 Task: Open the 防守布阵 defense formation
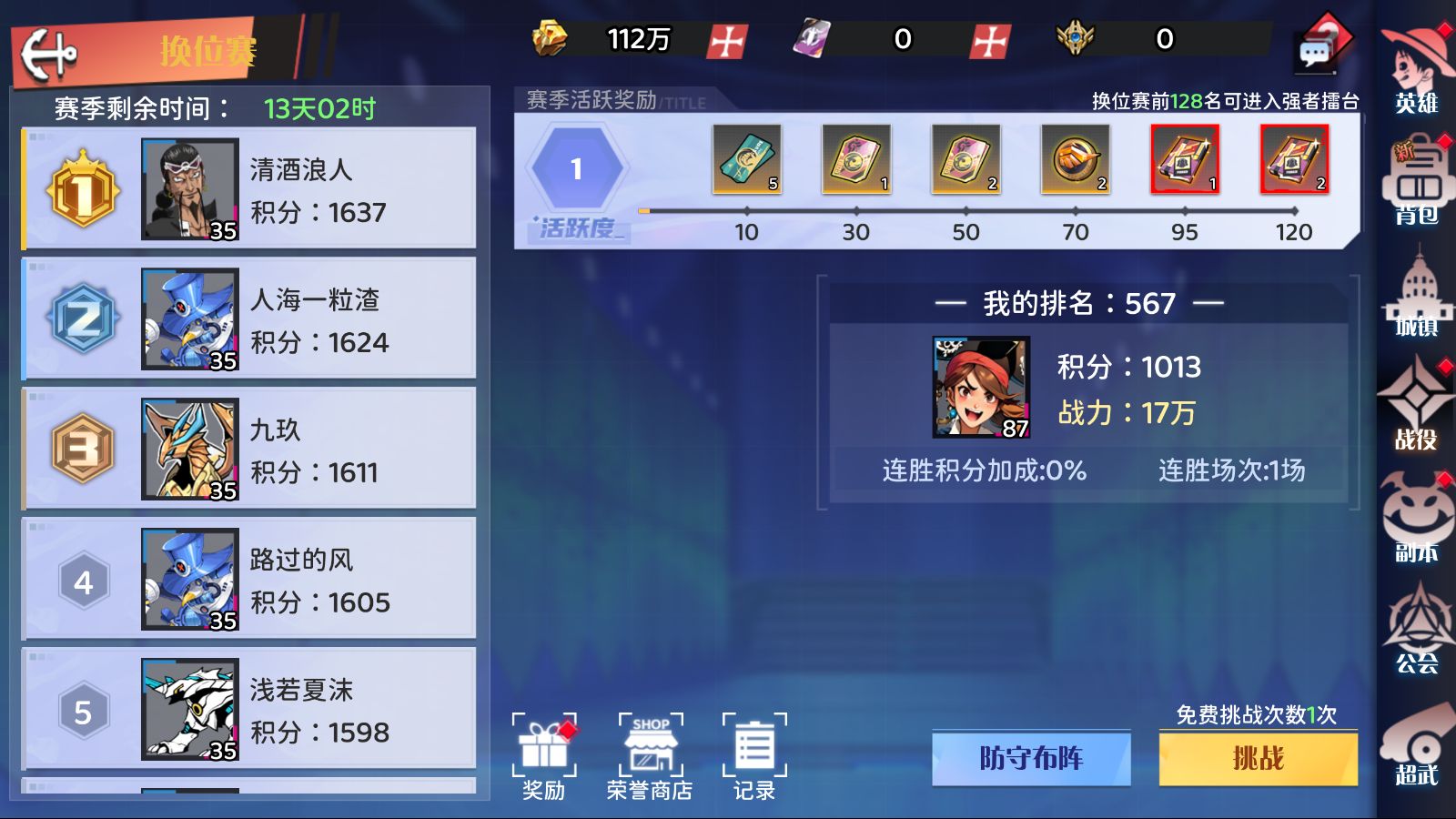tap(1031, 758)
